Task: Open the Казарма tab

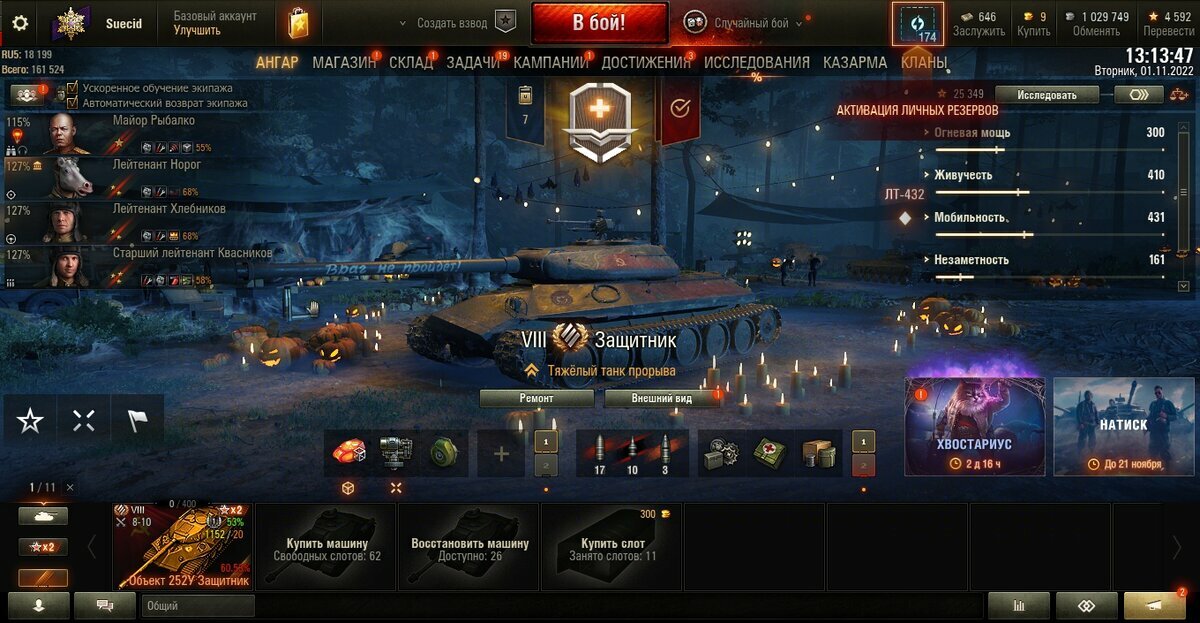Action: [855, 62]
